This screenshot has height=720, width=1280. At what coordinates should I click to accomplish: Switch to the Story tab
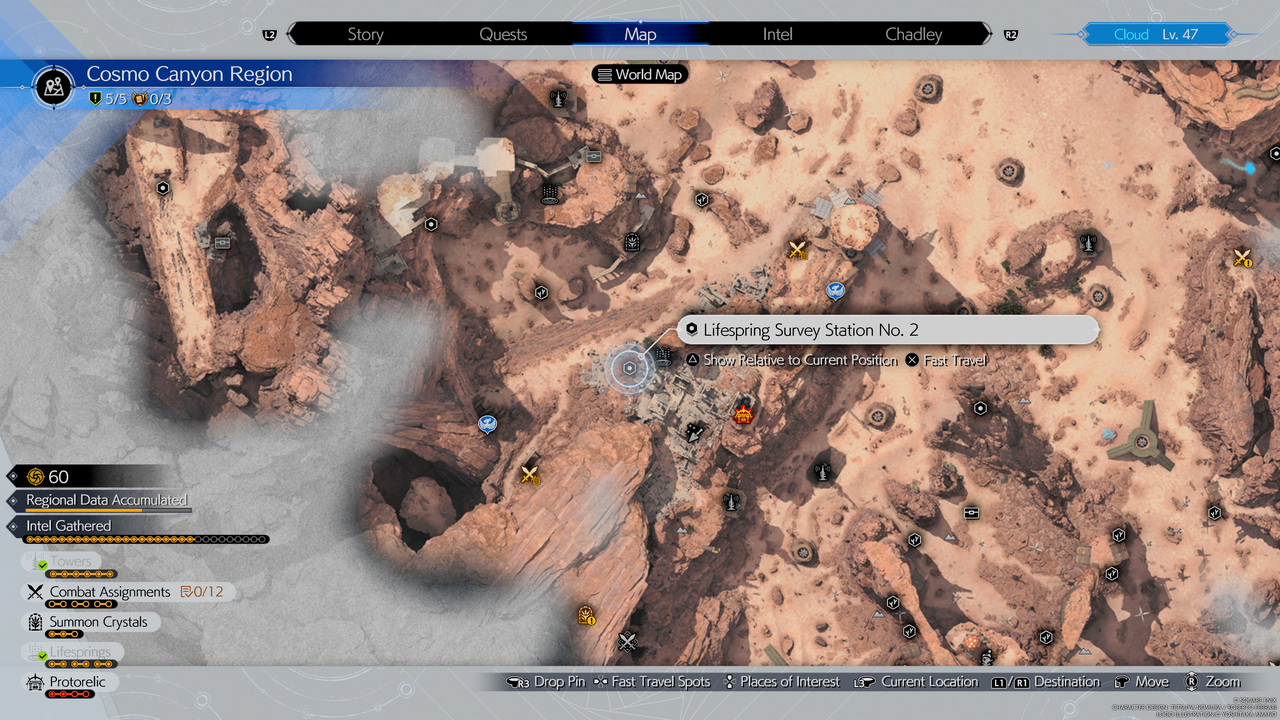(365, 34)
